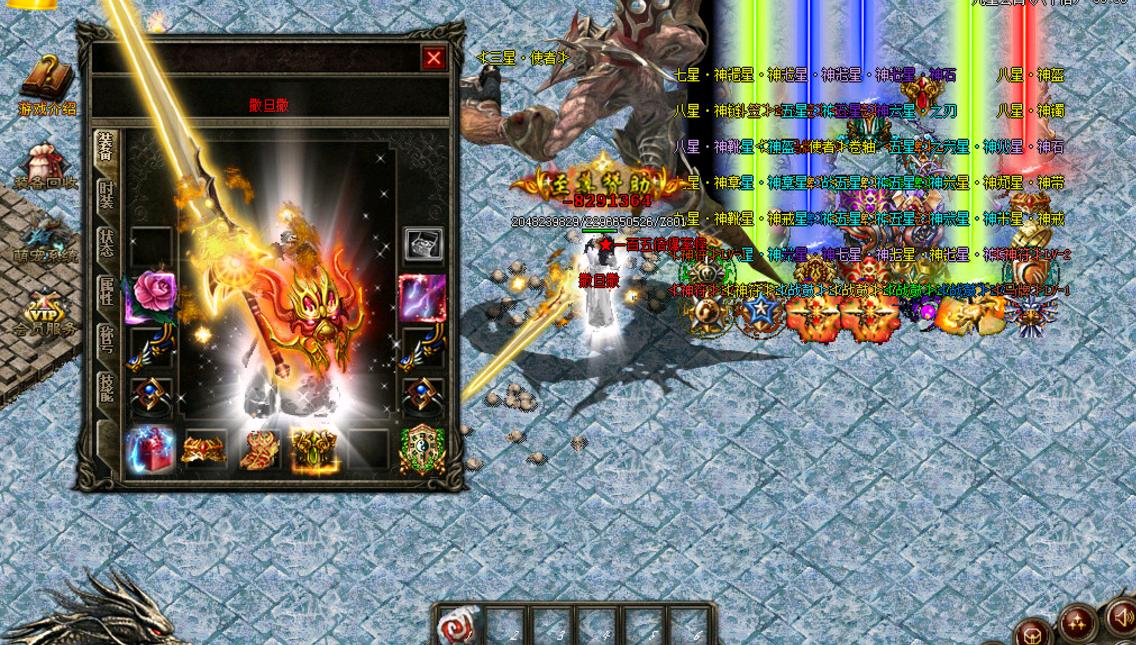
Task: Open the 萌宠系统 pet system
Action: [x=44, y=238]
